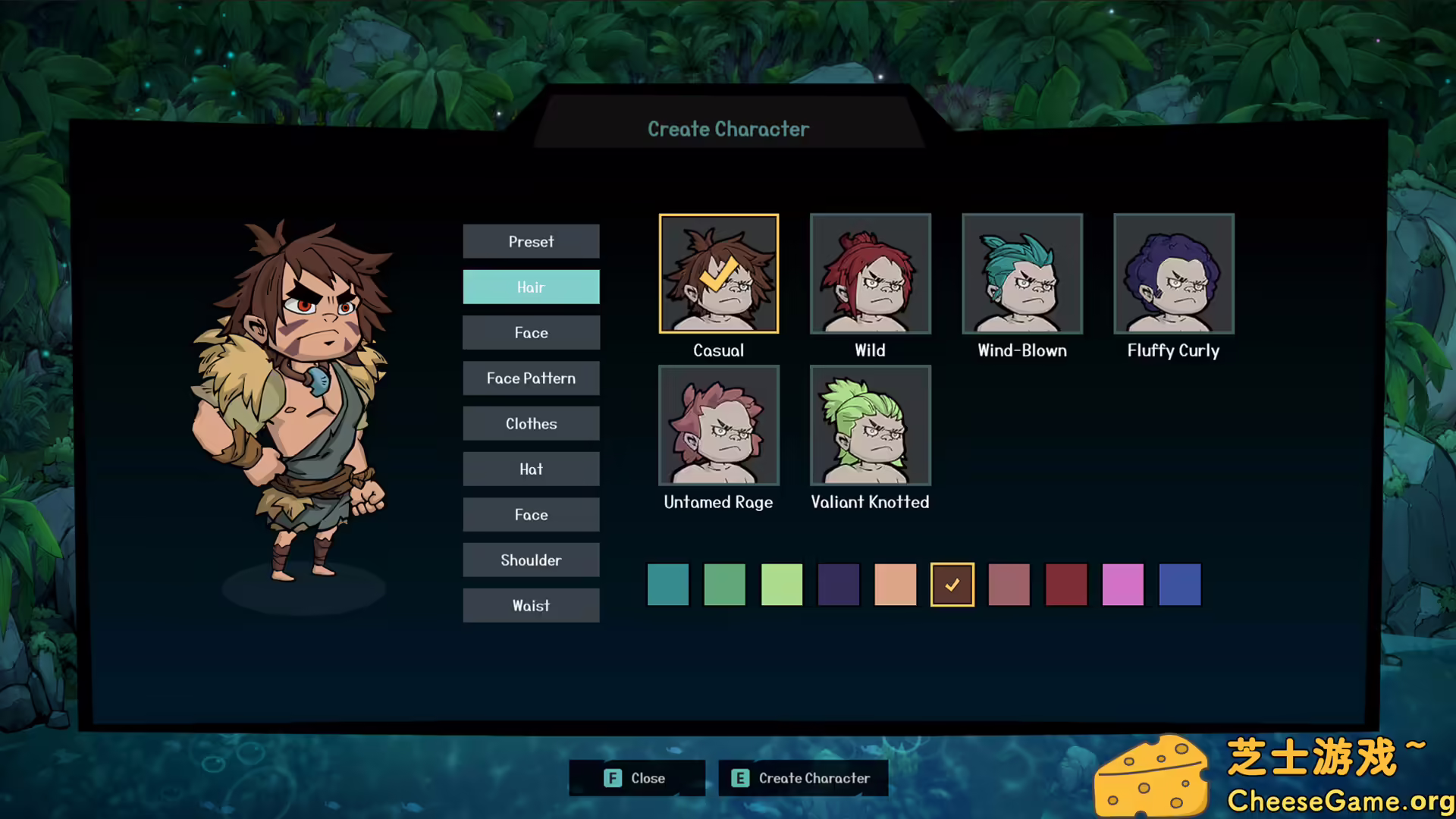Select the royal blue hair color
1456x819 pixels.
coord(1179,585)
